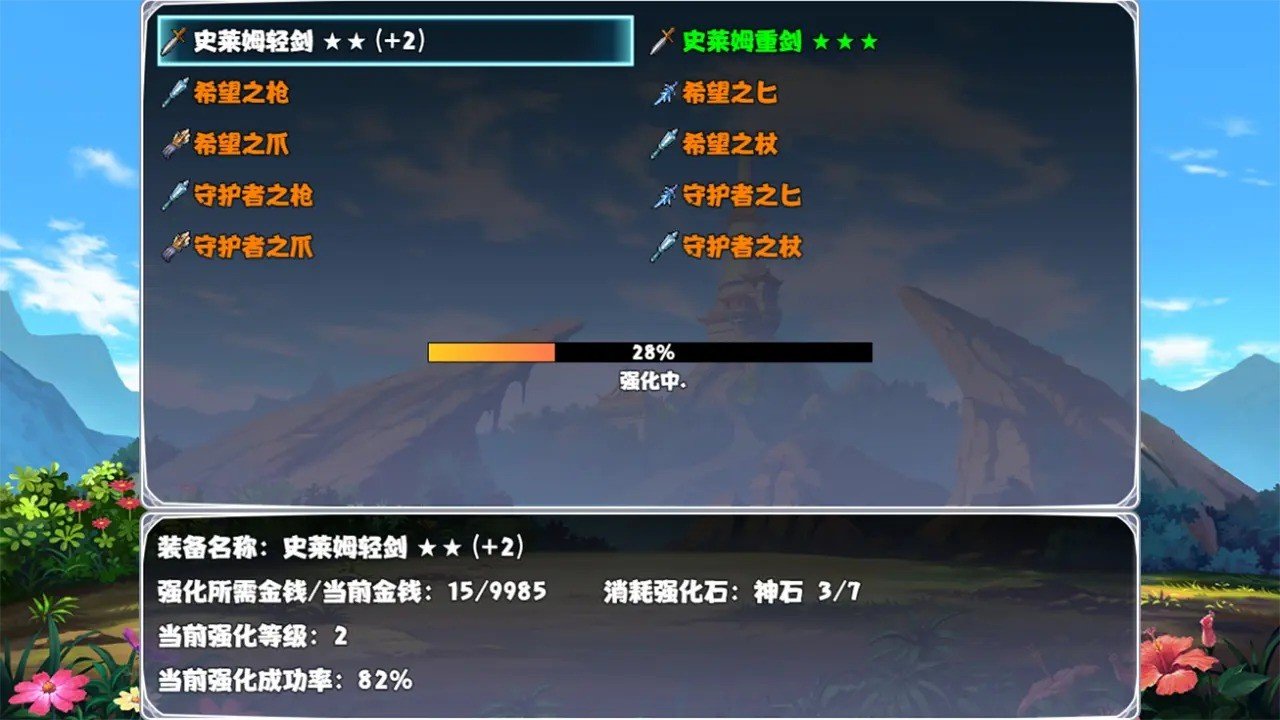Select the 守护者之杖 equipment entry
1280x720 pixels.
click(x=741, y=248)
